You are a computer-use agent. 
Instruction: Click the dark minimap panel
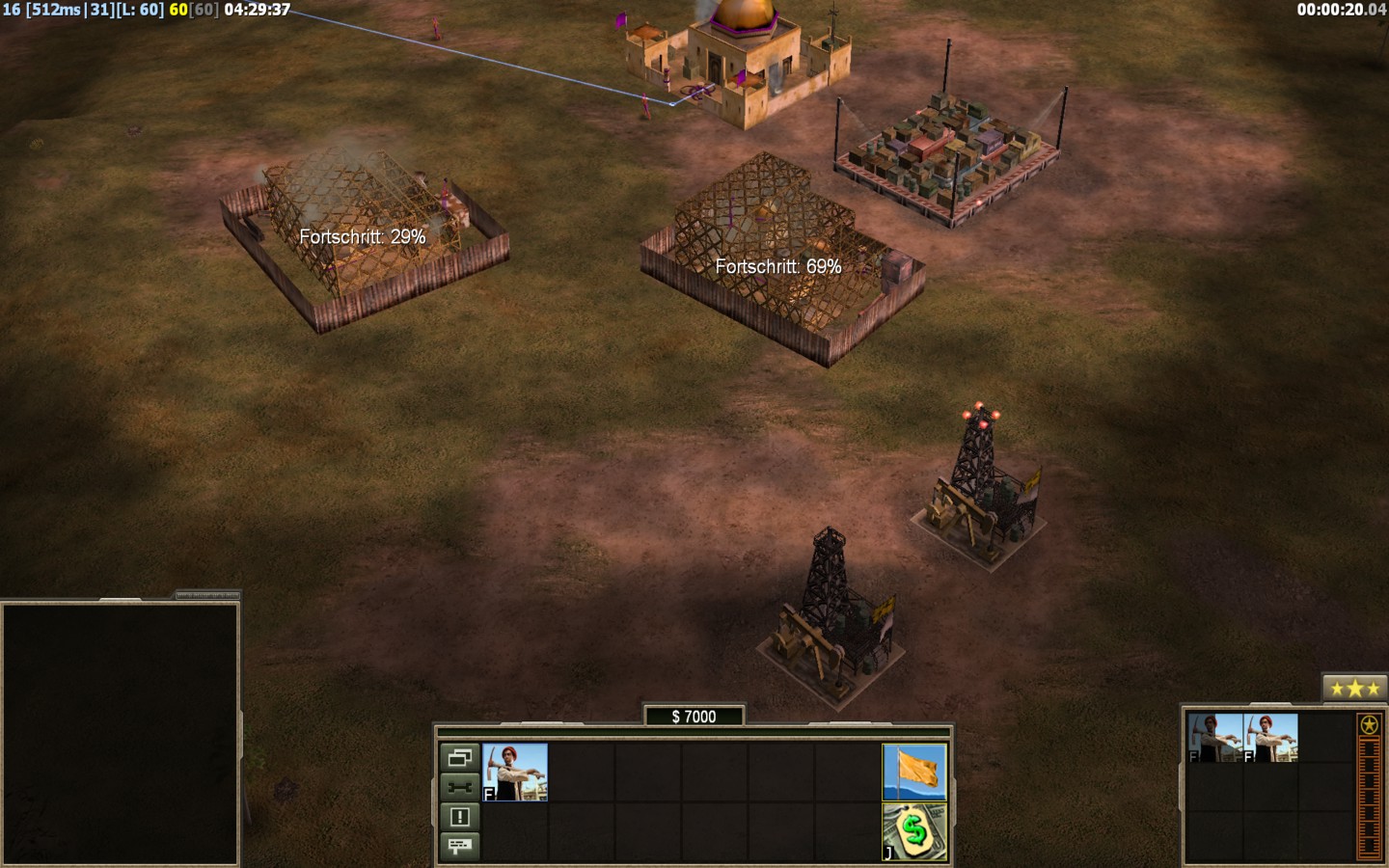121,733
